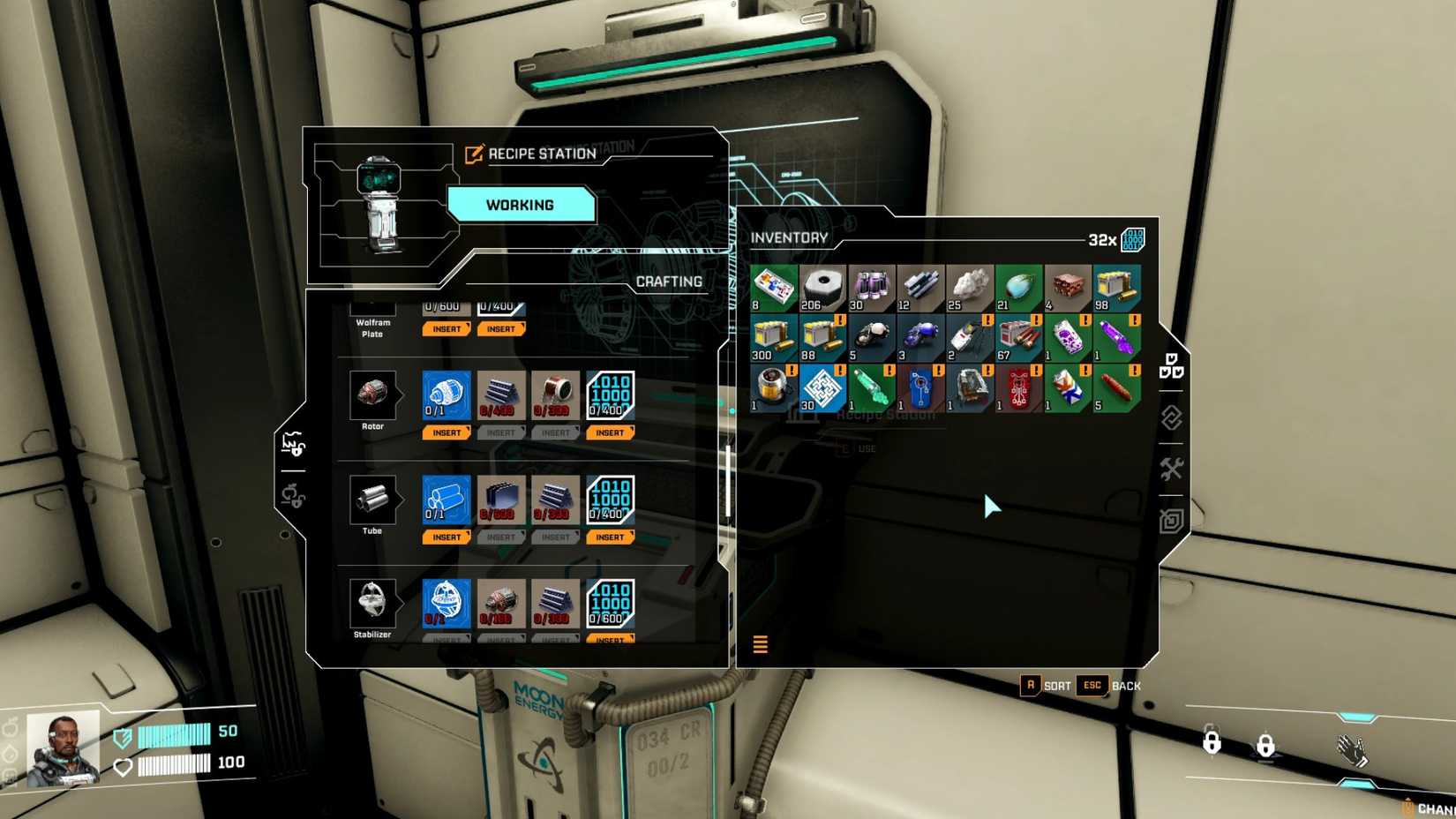Open the hamburger menu below the inventory

760,644
